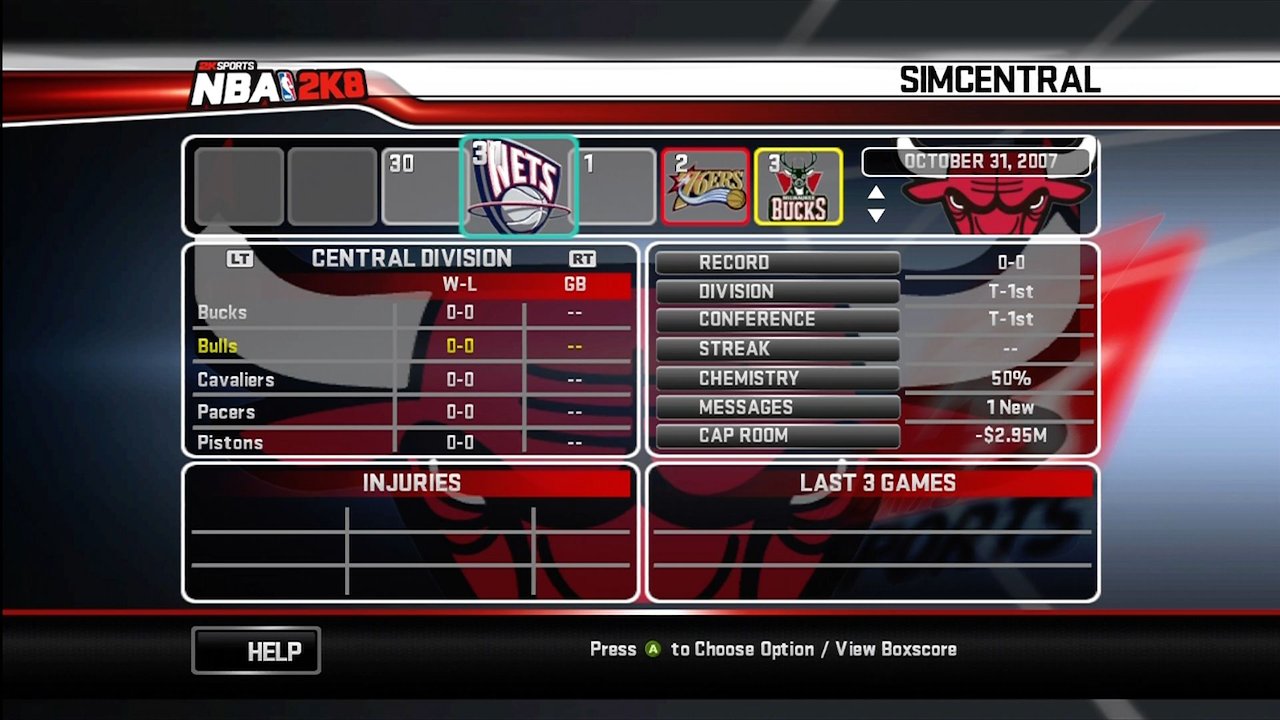1280x720 pixels.
Task: Open the October 31, 2007 date box
Action: (974, 161)
